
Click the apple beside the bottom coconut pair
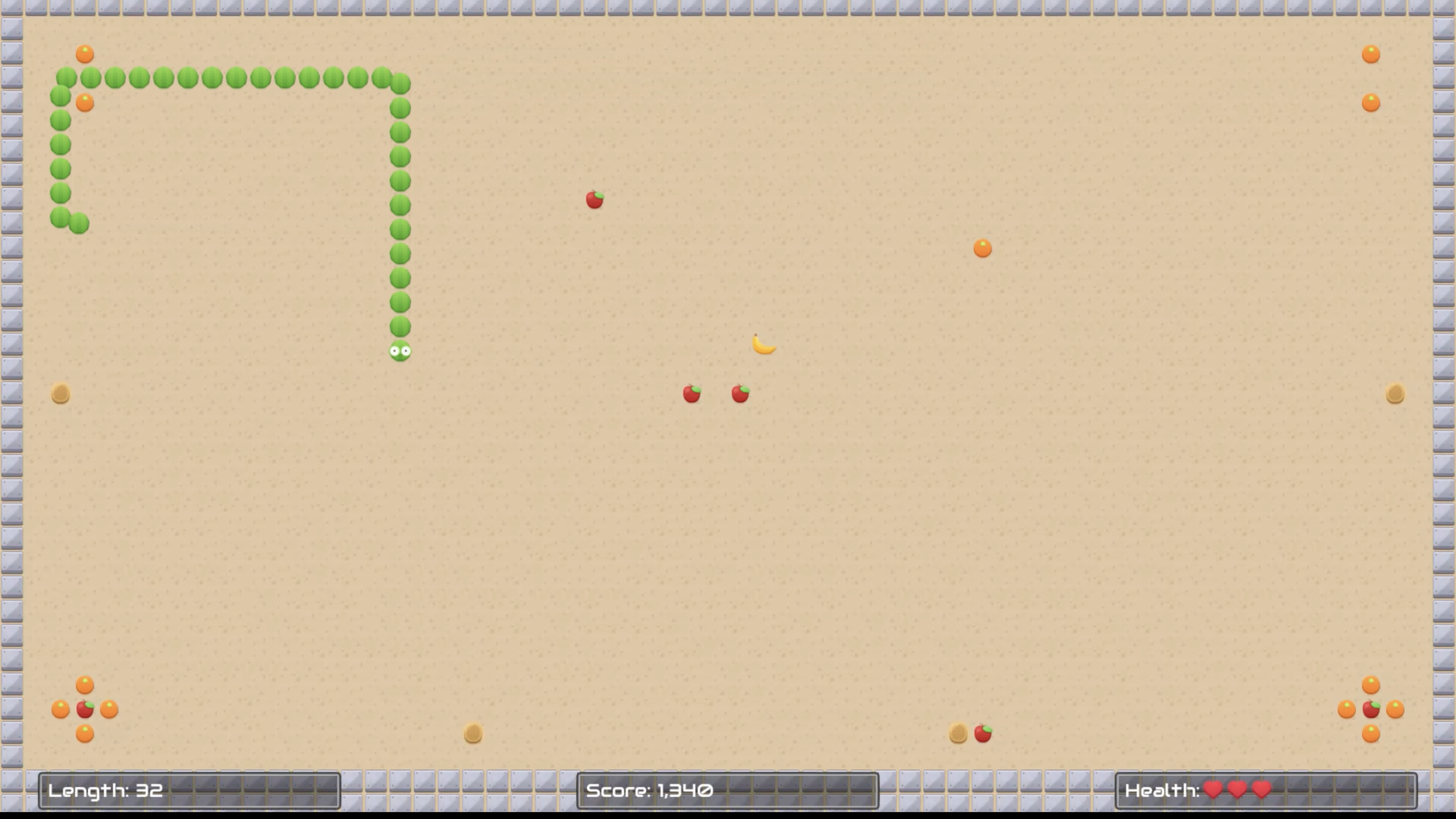coord(981,733)
